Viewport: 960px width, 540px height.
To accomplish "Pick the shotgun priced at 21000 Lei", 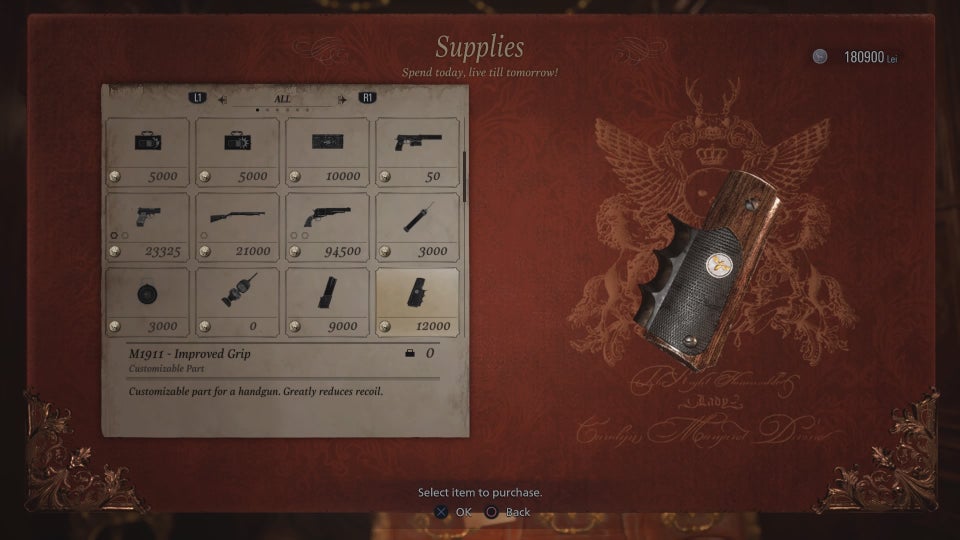I will [x=237, y=227].
